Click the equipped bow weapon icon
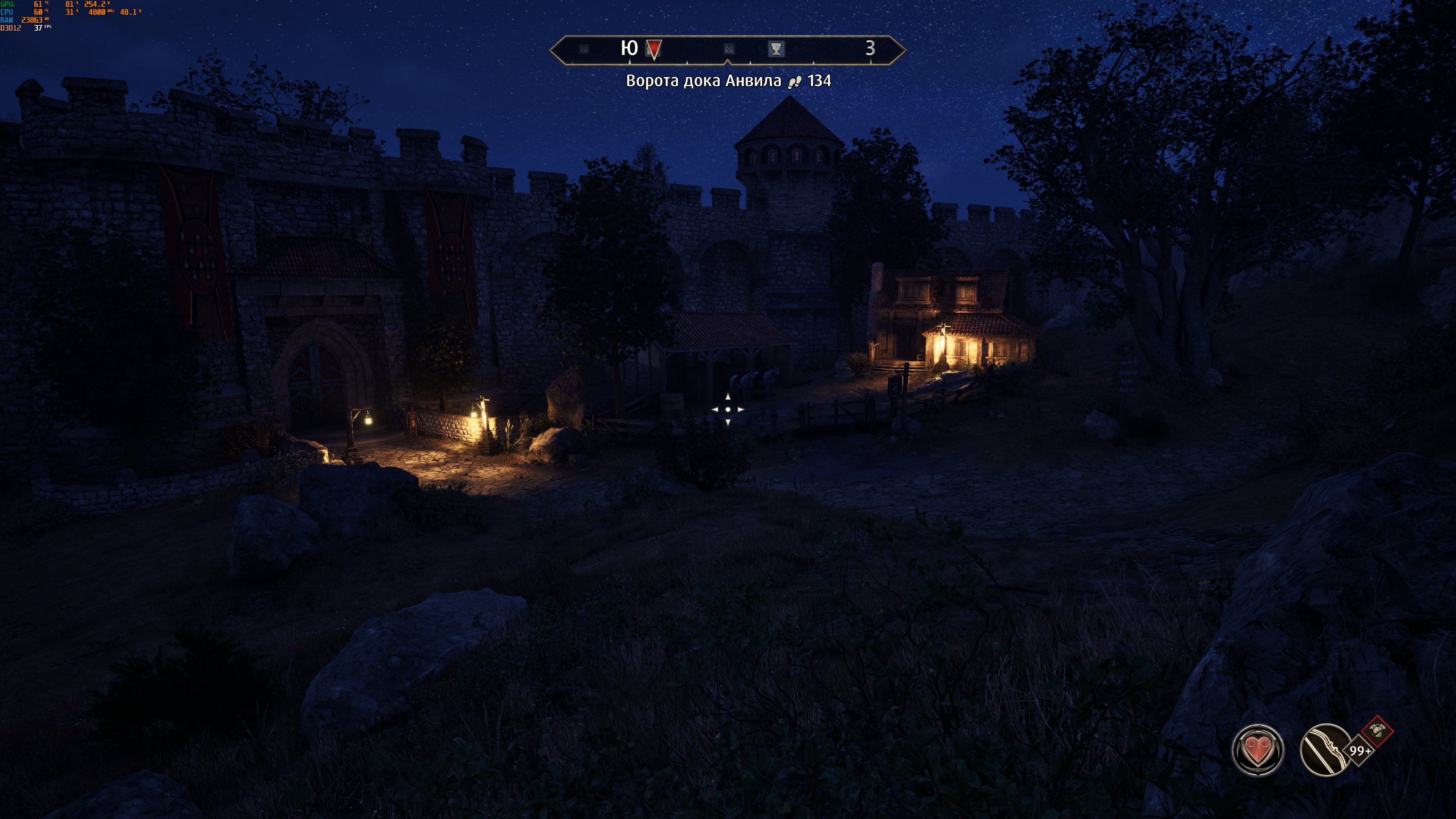This screenshot has height=819, width=1456. [x=1325, y=750]
